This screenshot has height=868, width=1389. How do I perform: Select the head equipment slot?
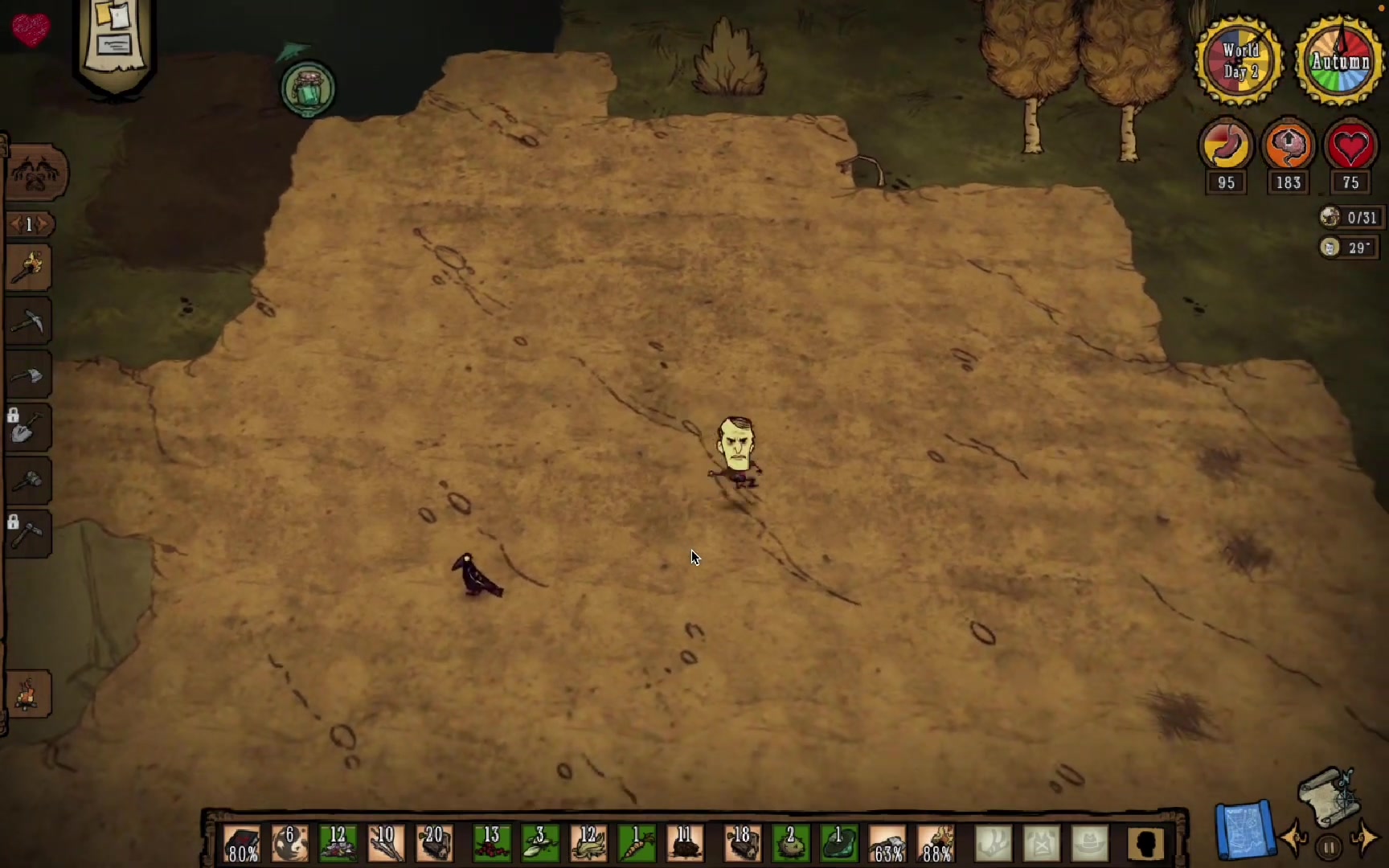(x=1090, y=844)
